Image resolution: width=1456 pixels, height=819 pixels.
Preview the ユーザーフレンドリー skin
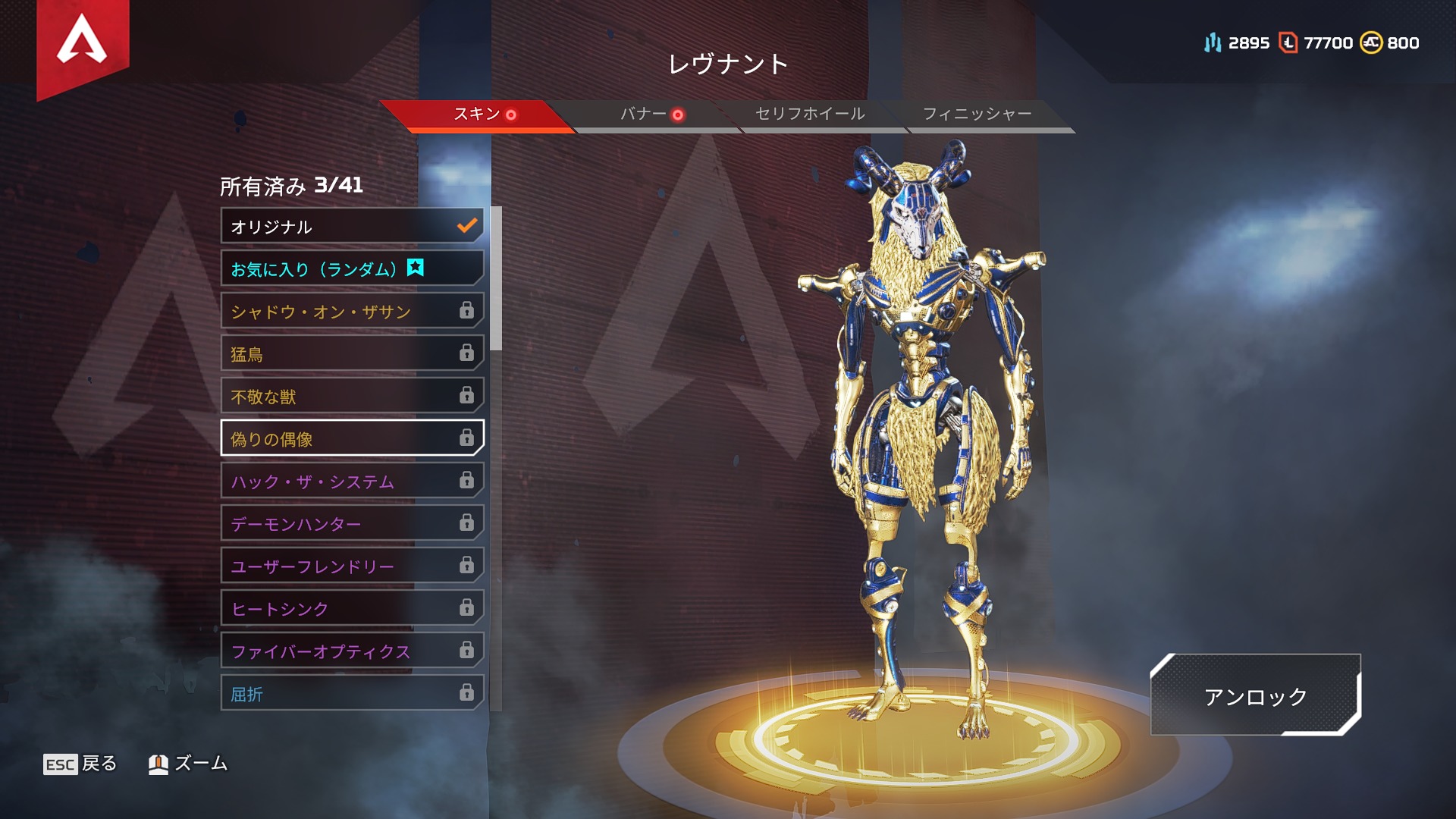pyautogui.click(x=352, y=566)
